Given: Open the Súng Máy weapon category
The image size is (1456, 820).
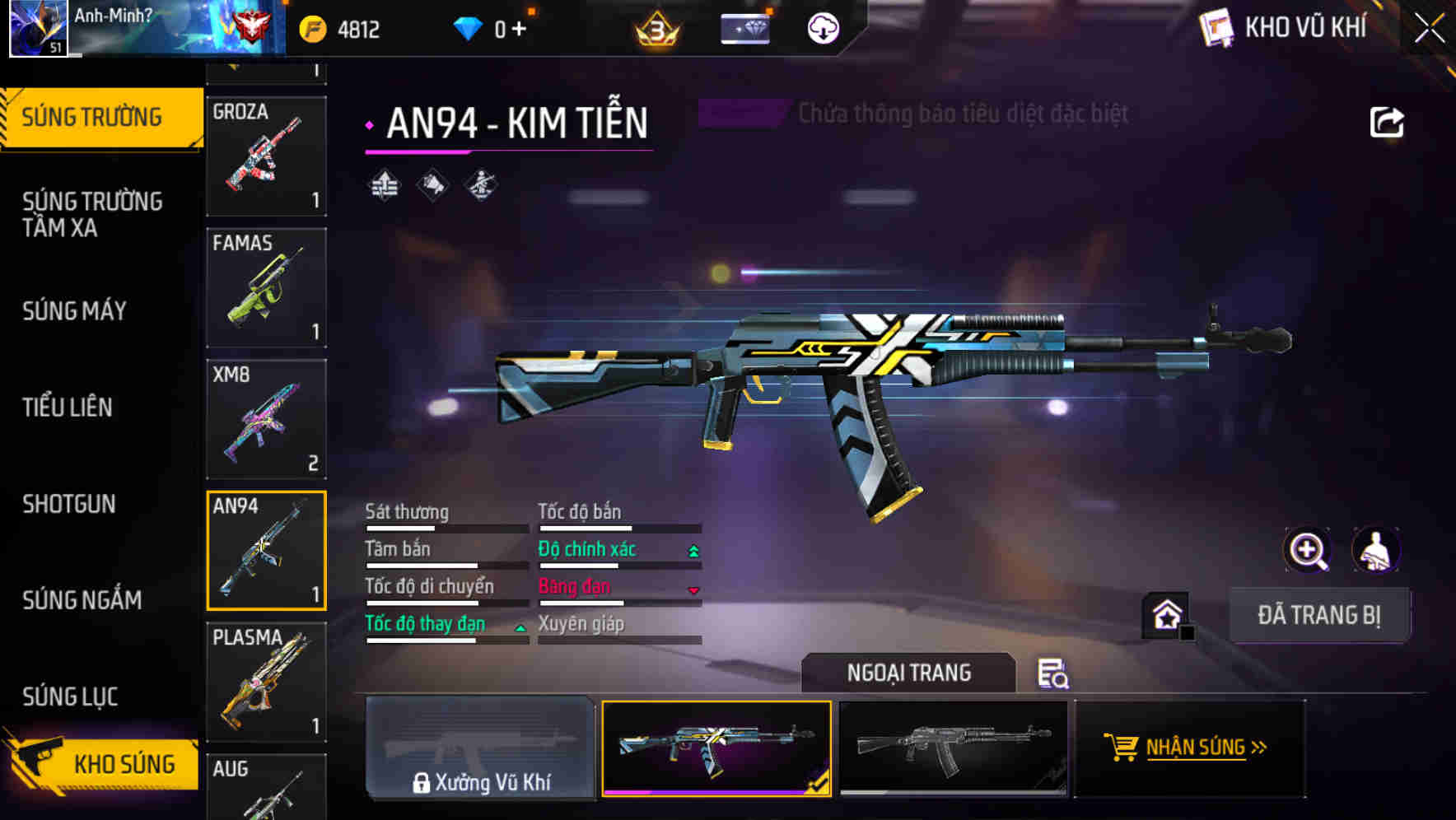Looking at the screenshot, I should pos(75,311).
